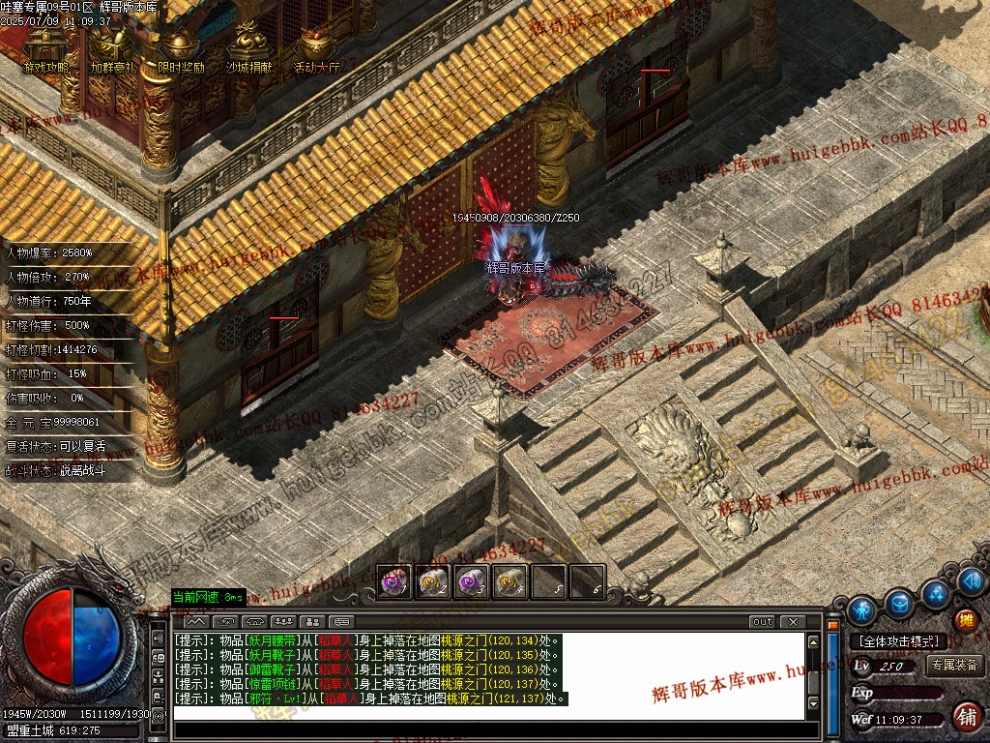Switch the 全体攻击模式 attack mode

897,641
